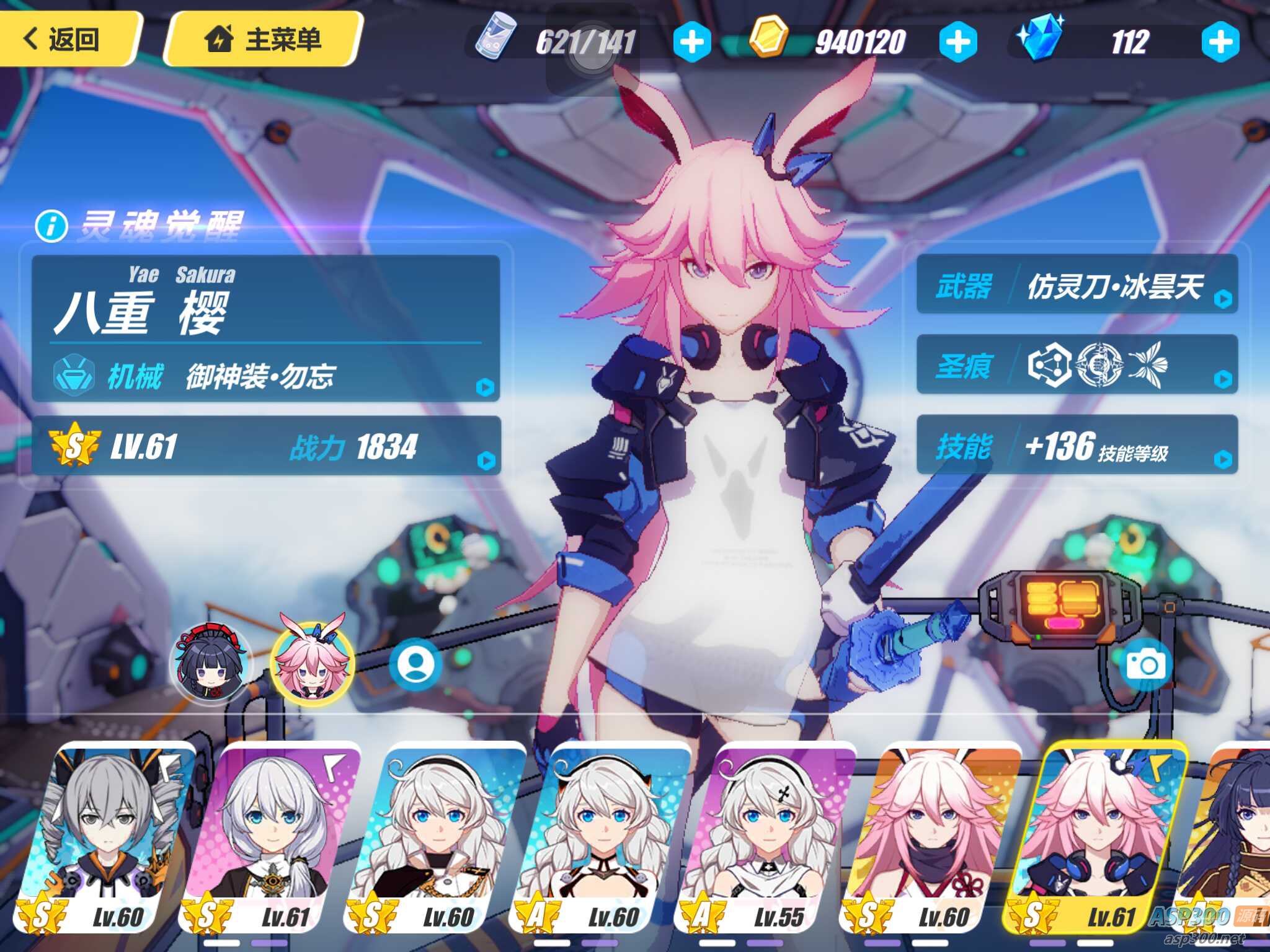Open the LV.61 战力 1834 stats row
1270x952 pixels.
coord(267,446)
